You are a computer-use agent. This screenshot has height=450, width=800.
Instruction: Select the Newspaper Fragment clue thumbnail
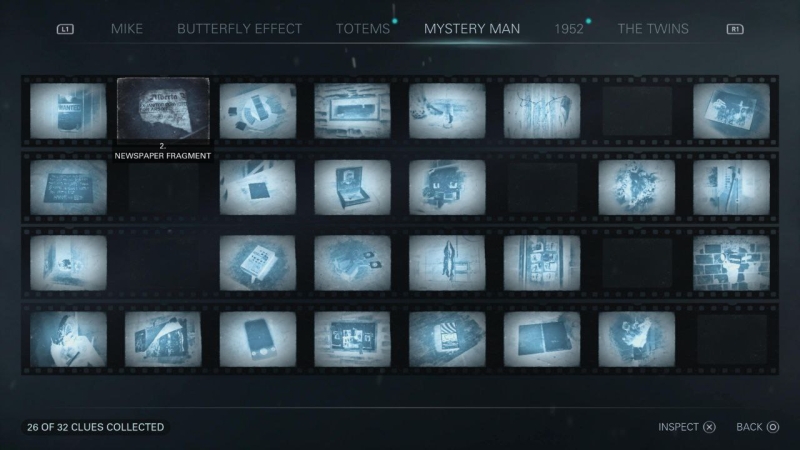163,110
